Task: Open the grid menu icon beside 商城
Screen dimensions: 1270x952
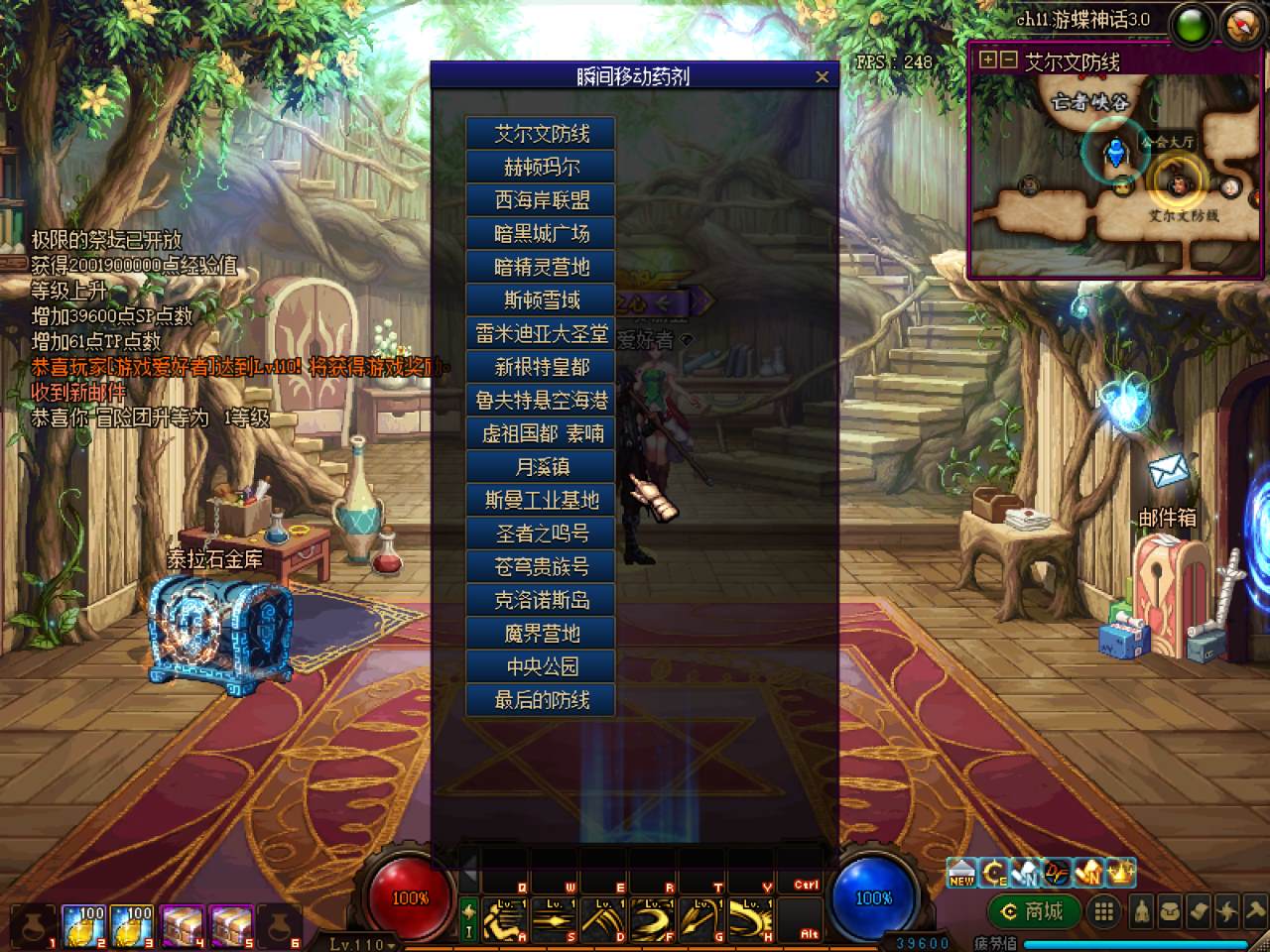Action: coord(1103,911)
